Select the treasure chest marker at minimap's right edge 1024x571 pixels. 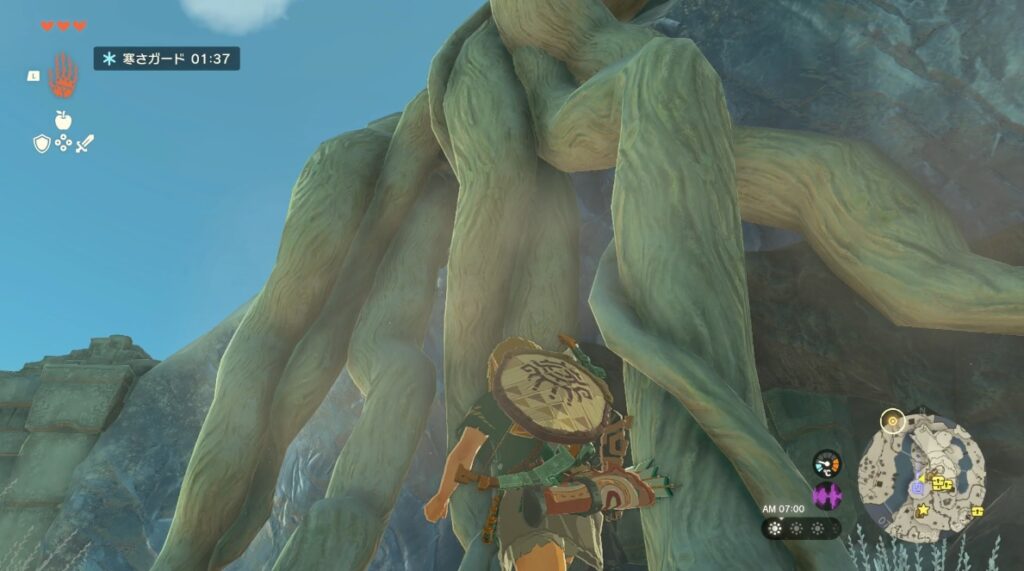978,511
